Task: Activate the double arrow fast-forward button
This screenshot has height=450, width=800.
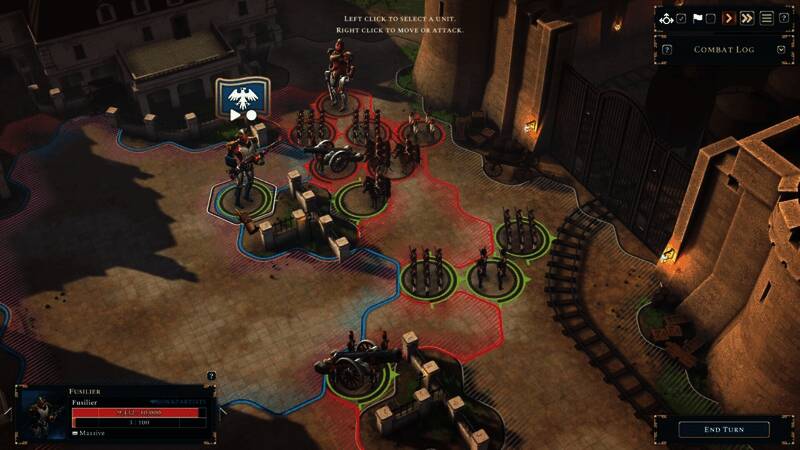Action: [746, 18]
